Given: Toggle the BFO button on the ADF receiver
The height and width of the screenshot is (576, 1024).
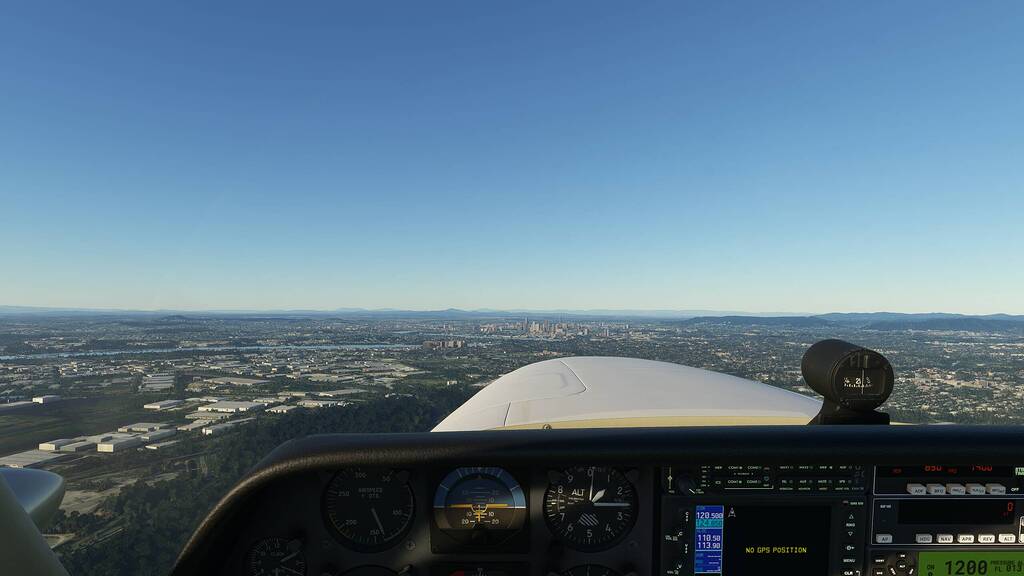Looking at the screenshot, I should (x=937, y=489).
